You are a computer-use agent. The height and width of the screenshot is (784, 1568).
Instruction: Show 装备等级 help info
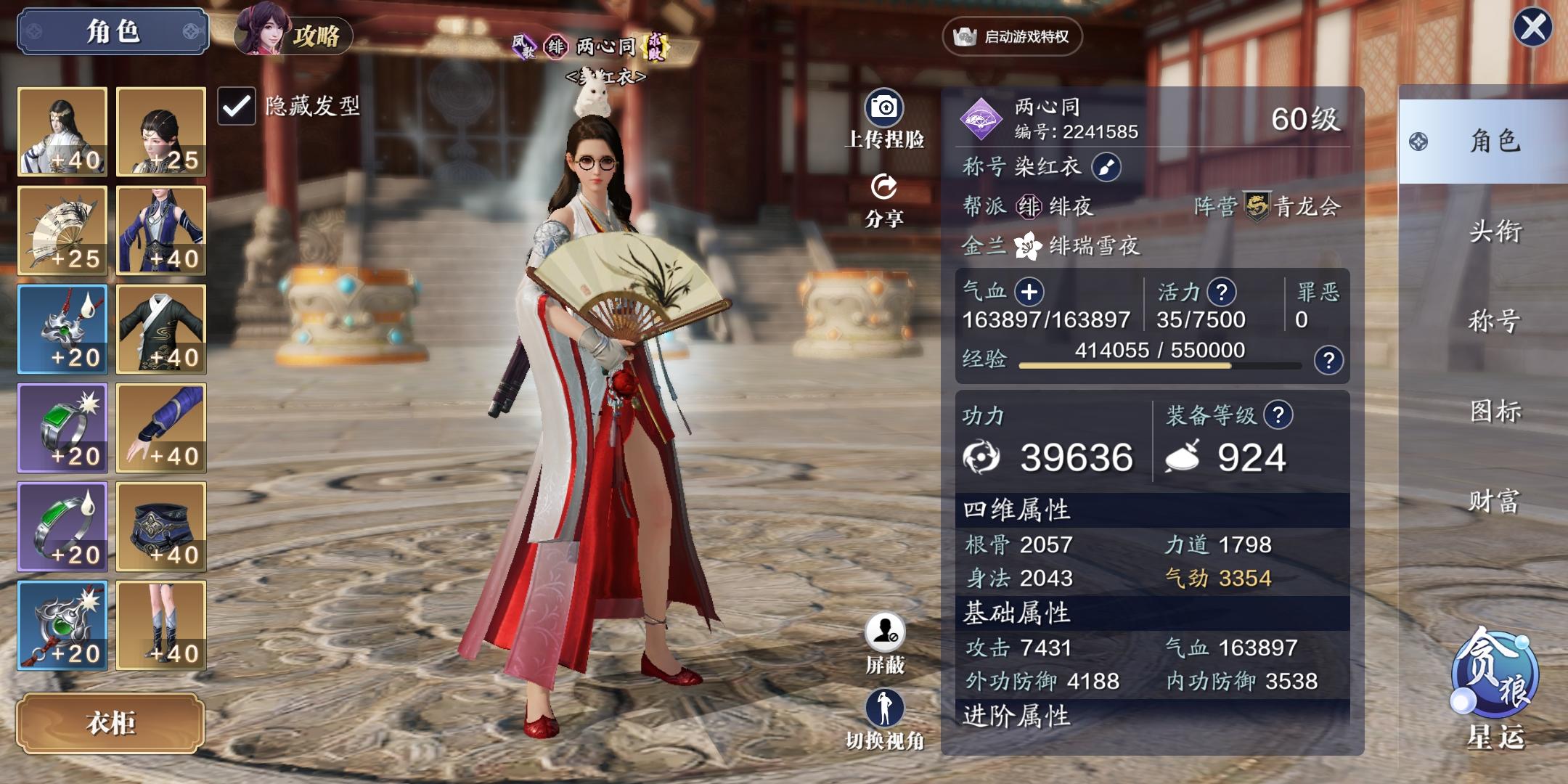(x=1278, y=415)
